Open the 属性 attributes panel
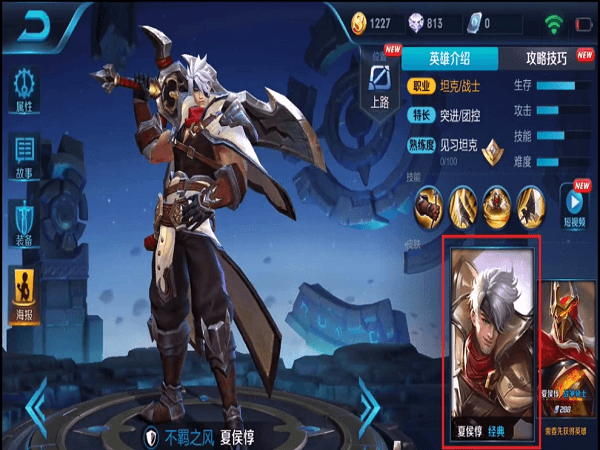Viewport: 600px width, 450px height. click(24, 91)
